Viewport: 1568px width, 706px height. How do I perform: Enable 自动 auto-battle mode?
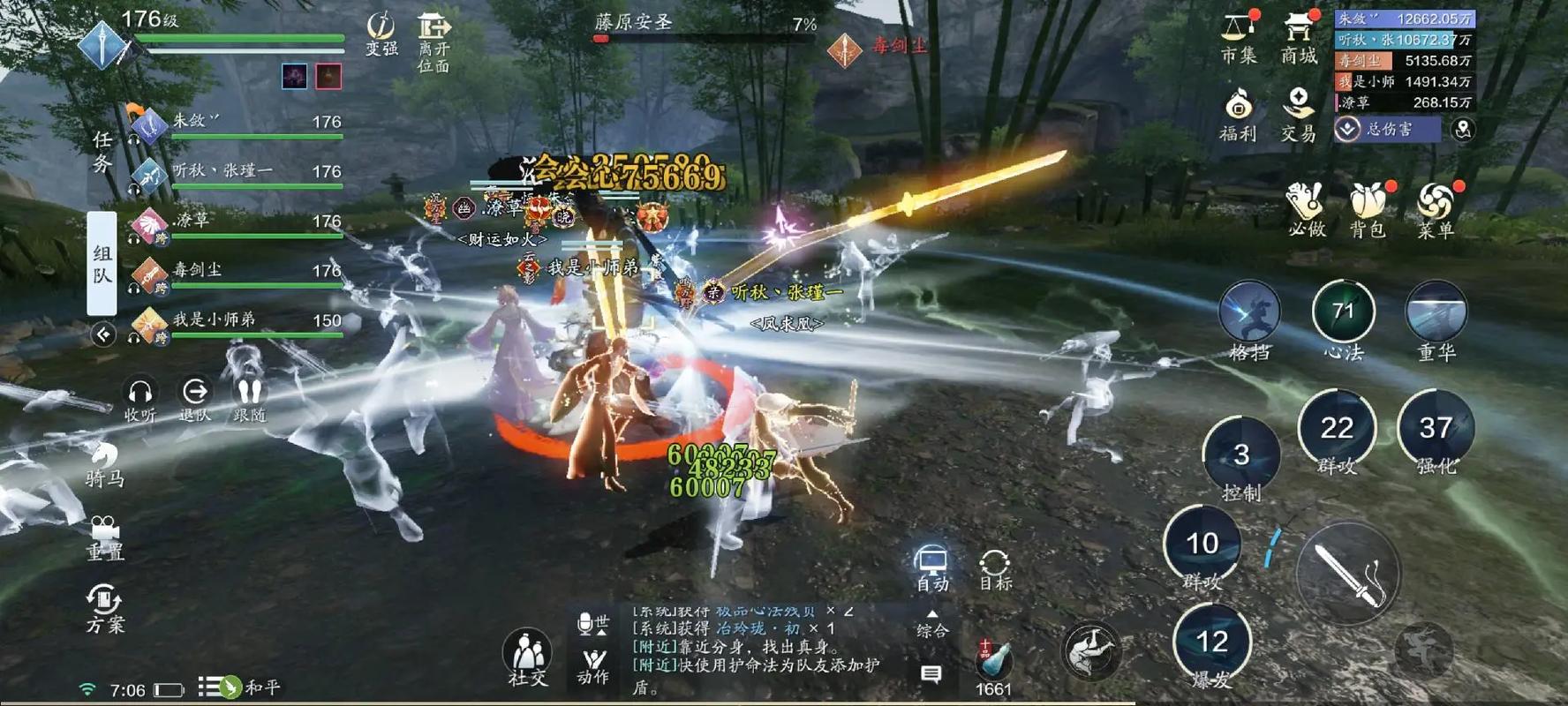click(932, 565)
